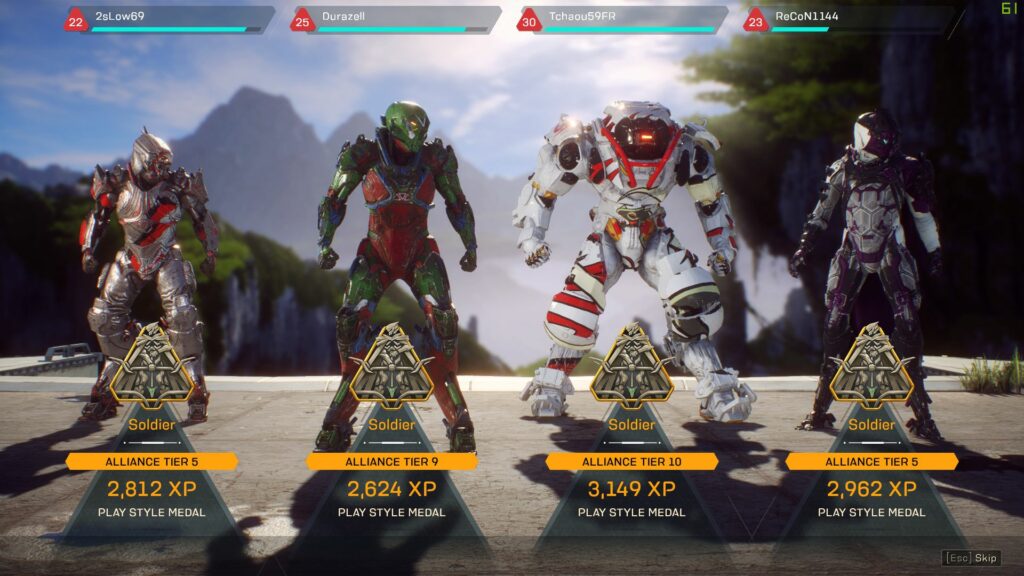The width and height of the screenshot is (1024, 576).
Task: Choose Tchaou59FR's player name banner
Action: (624, 19)
